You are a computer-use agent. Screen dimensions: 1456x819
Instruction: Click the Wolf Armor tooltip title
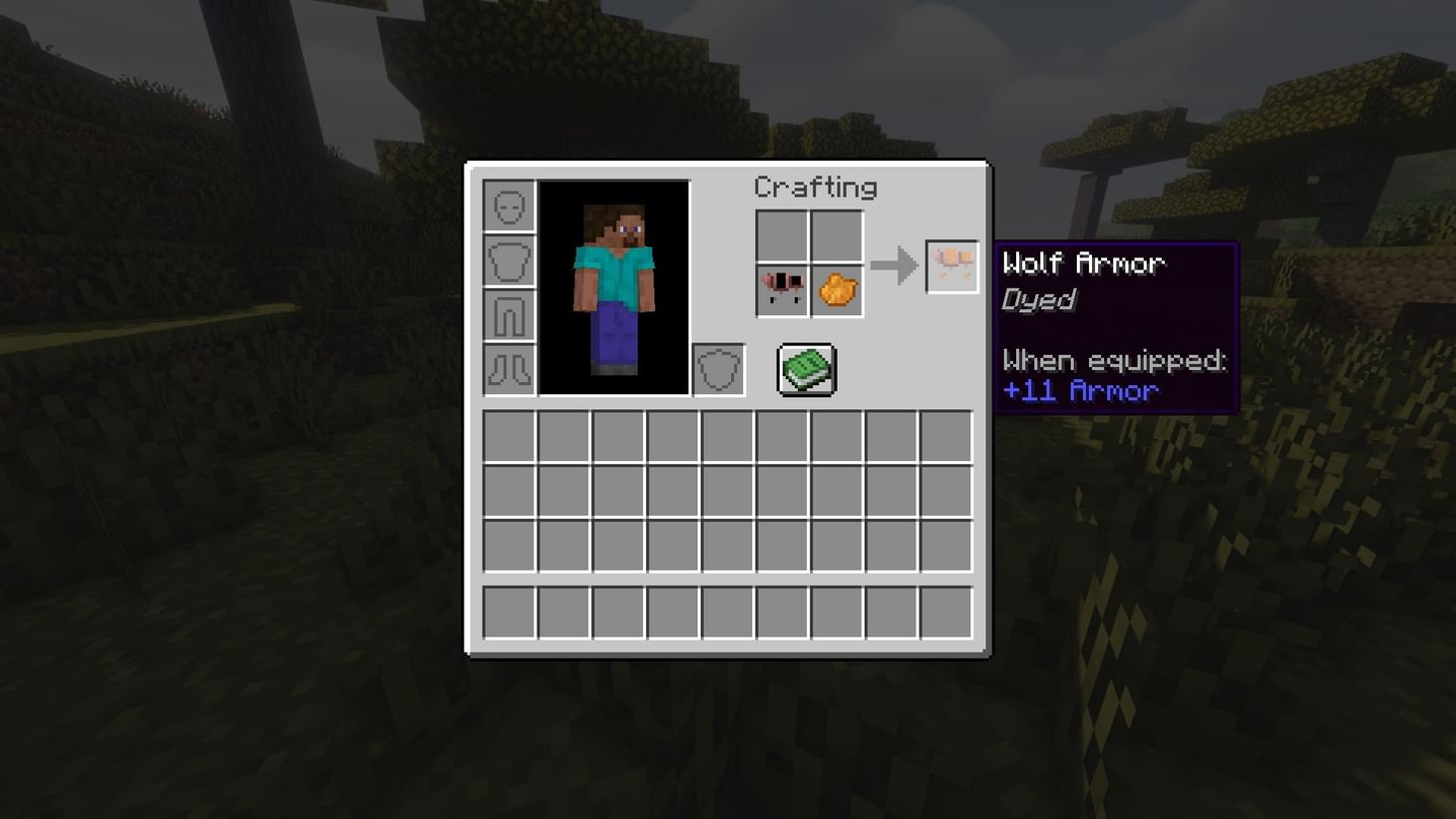coord(1082,262)
